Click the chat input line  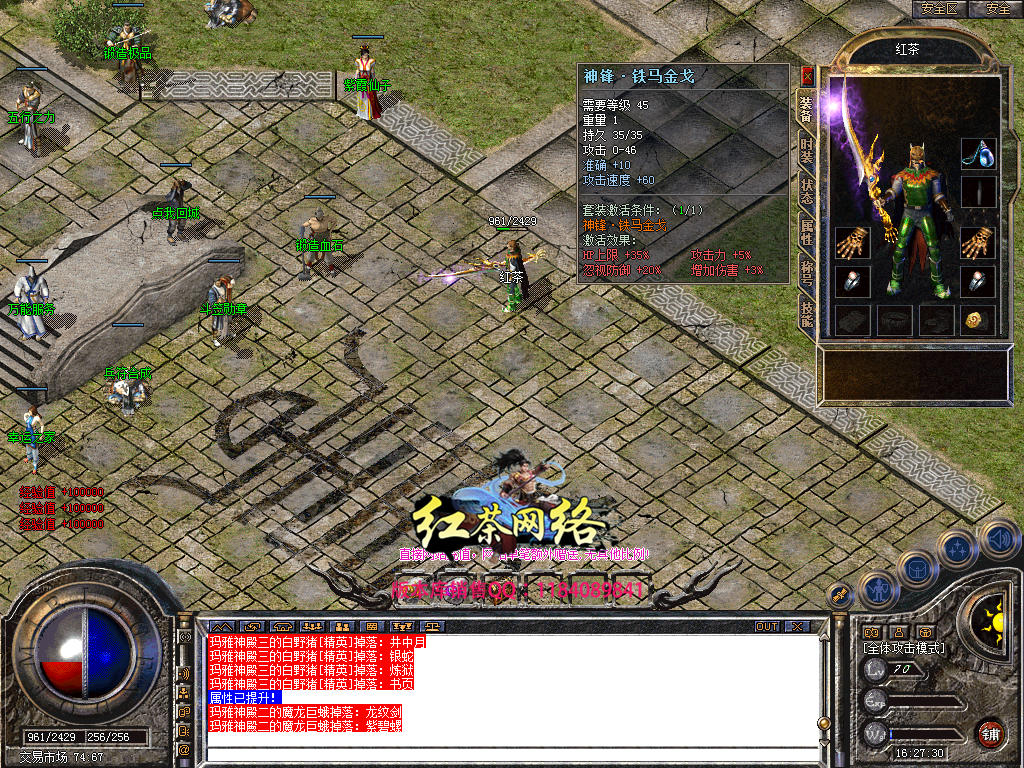tap(510, 741)
